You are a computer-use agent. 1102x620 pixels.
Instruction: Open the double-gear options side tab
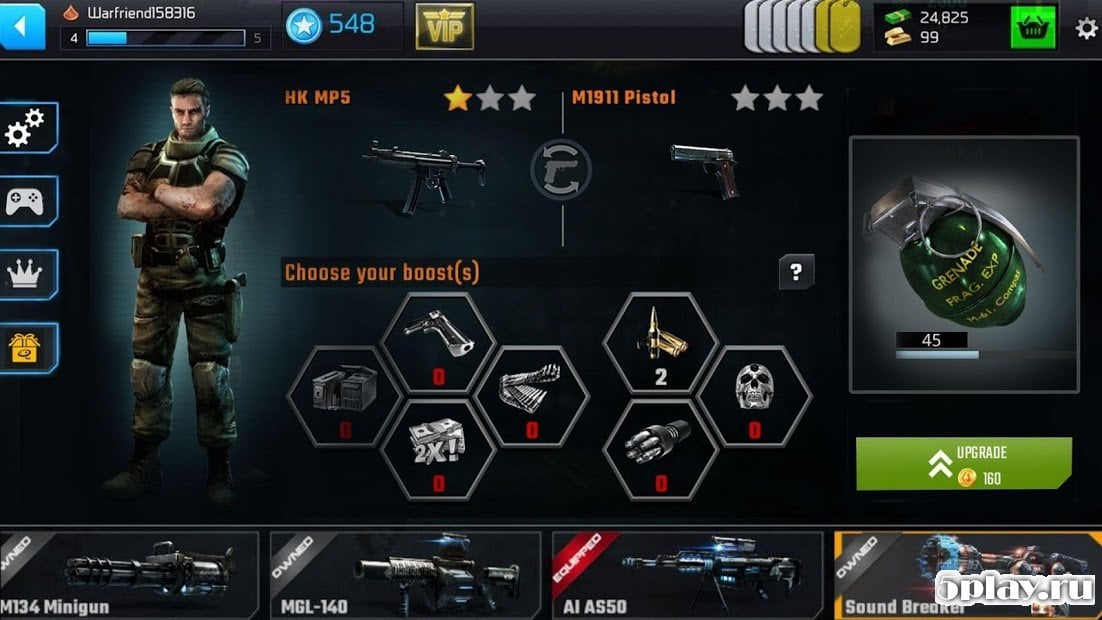(29, 129)
